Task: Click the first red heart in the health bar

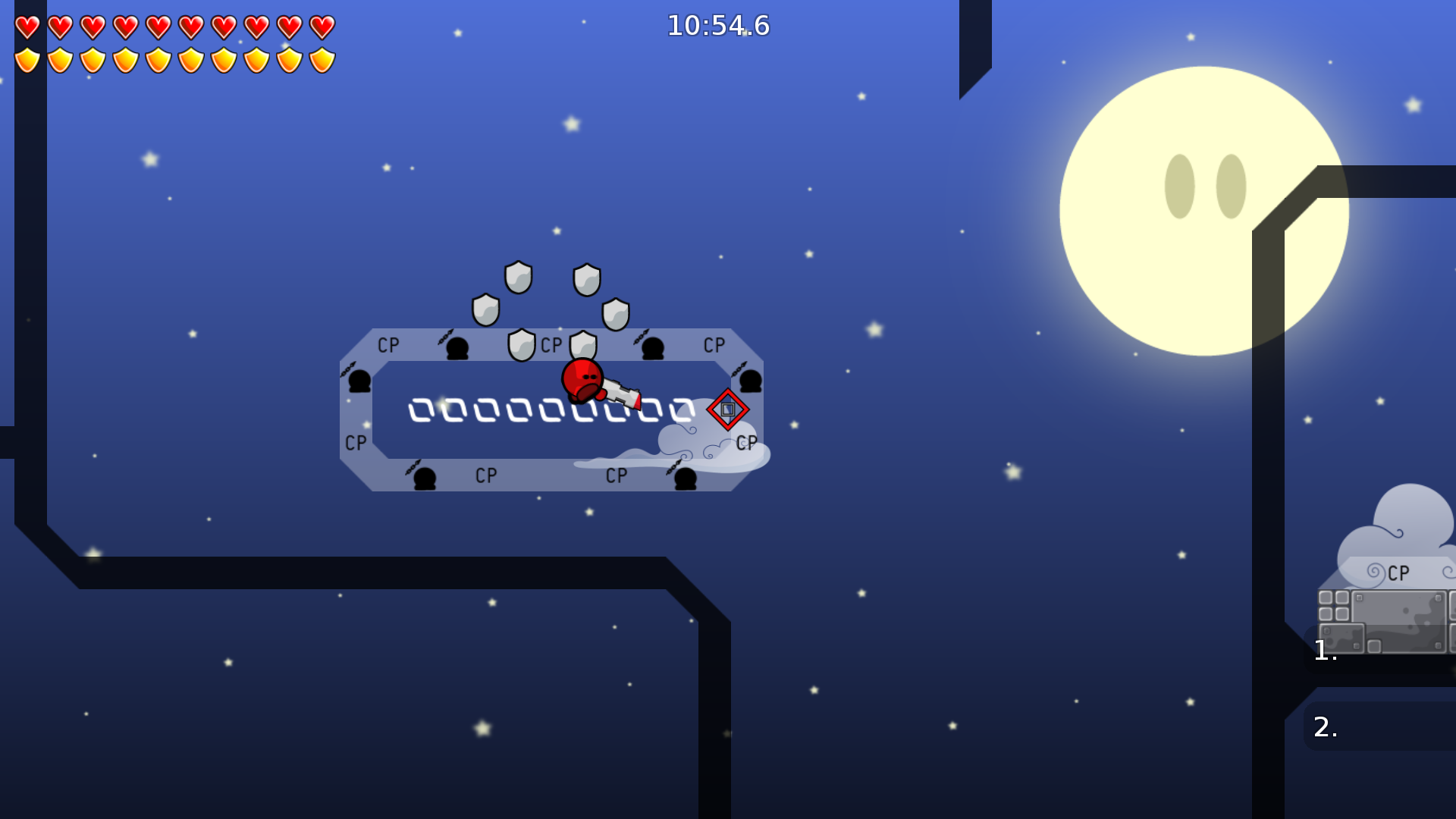Action: tap(26, 27)
